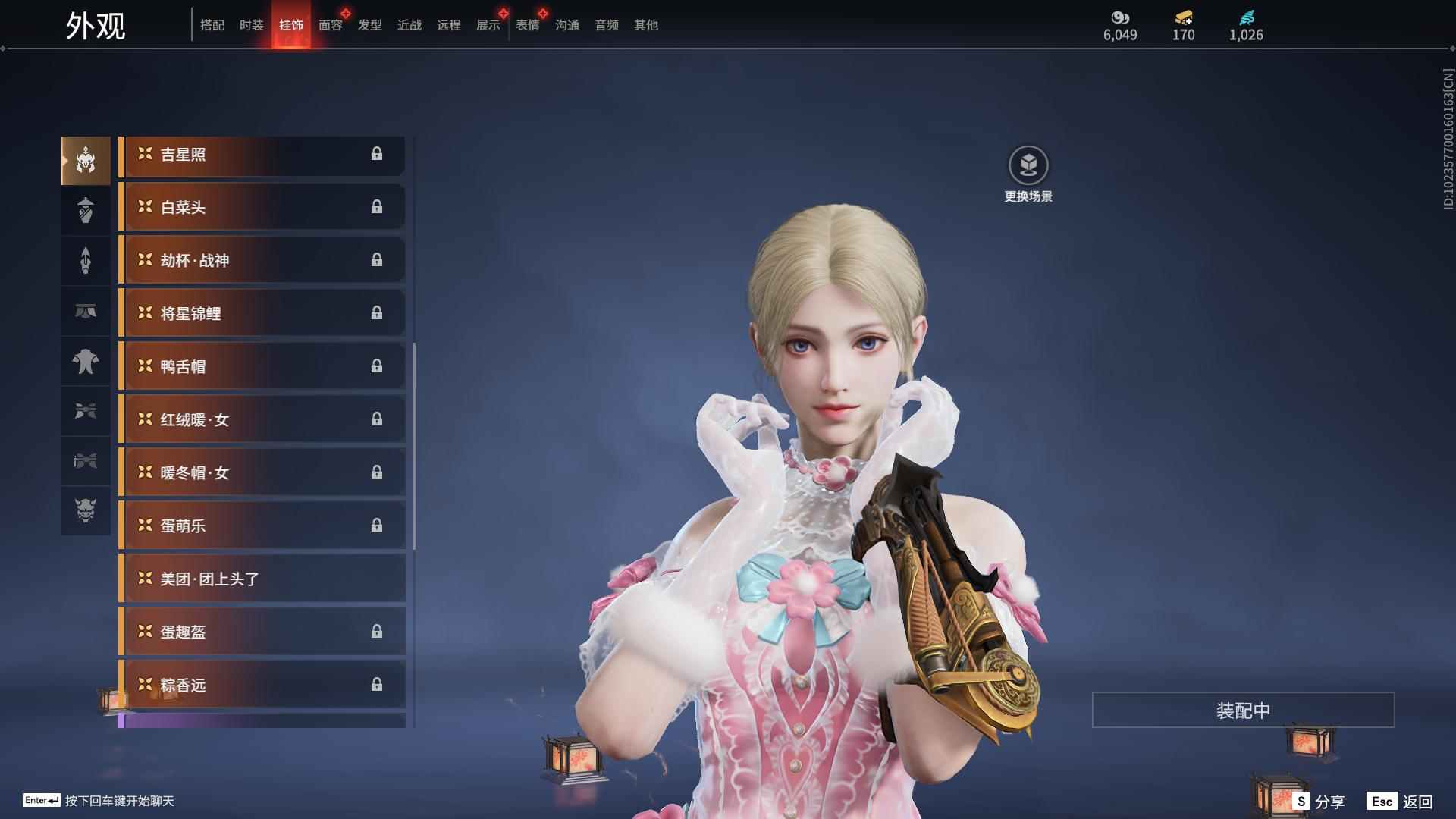Choose the cloak-shaped accessory category
Image resolution: width=1456 pixels, height=819 pixels.
[x=86, y=361]
